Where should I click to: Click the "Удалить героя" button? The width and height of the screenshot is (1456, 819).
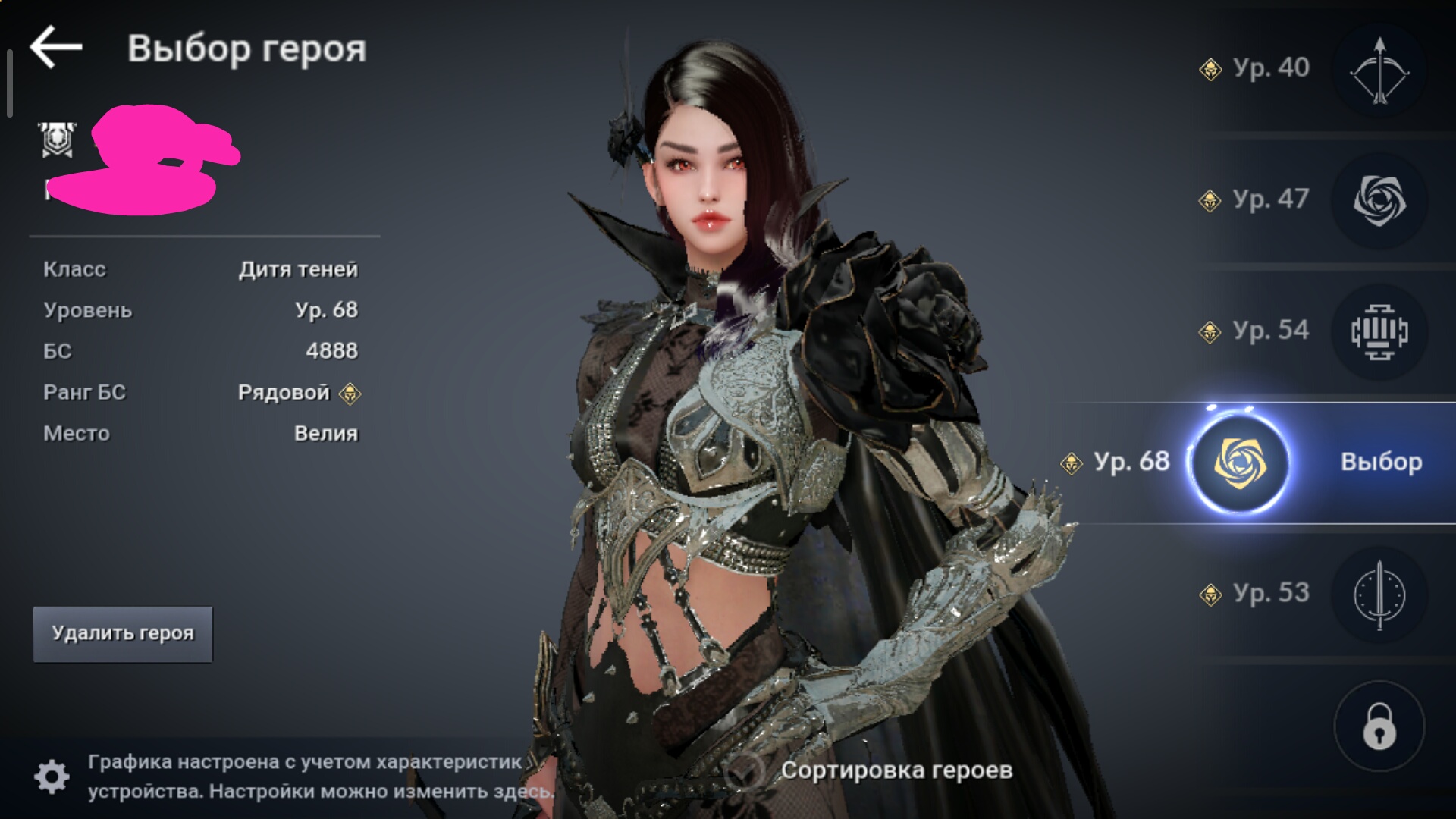tap(123, 634)
